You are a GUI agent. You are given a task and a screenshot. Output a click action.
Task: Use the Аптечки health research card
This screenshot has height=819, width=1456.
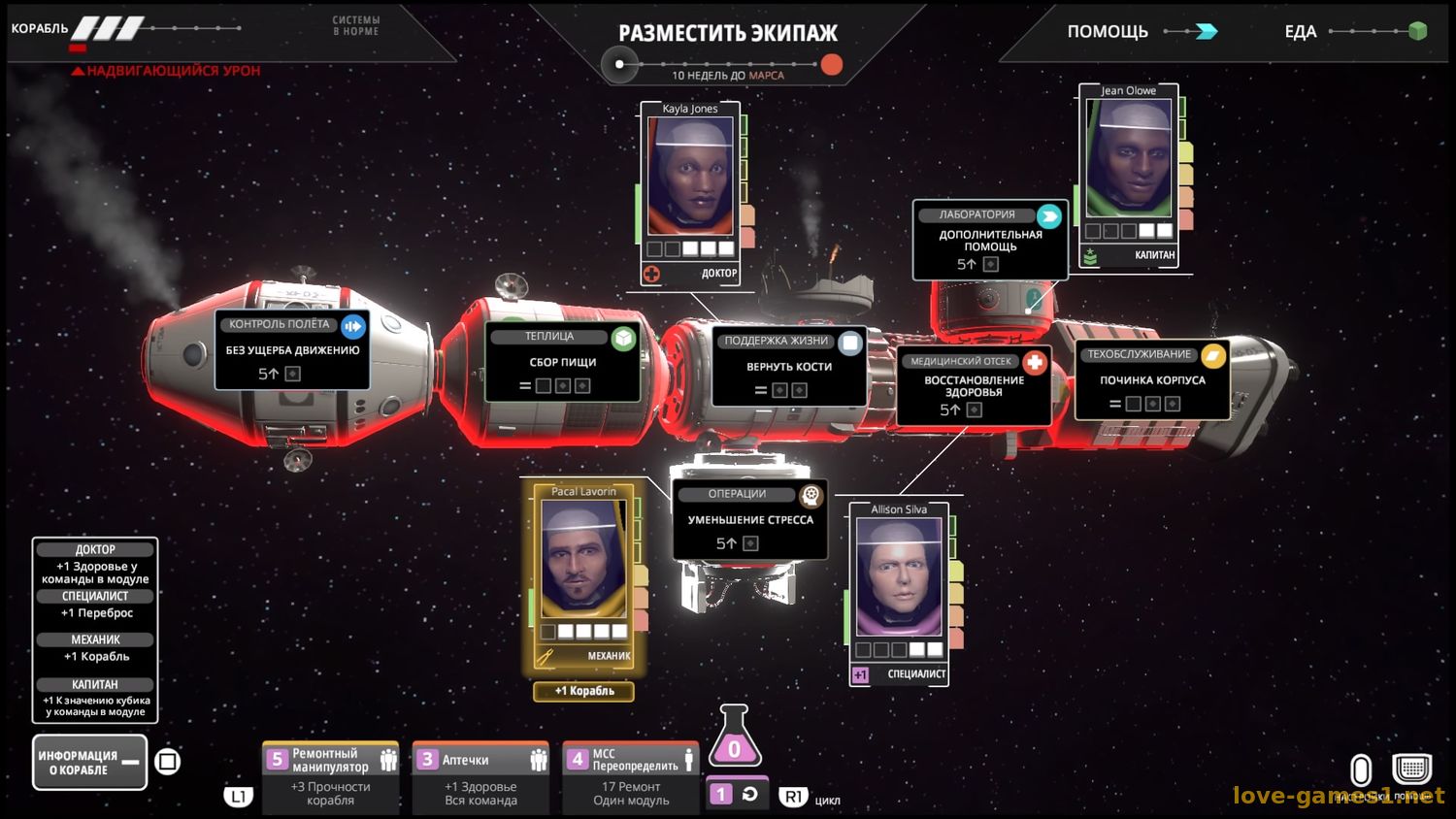coord(480,777)
